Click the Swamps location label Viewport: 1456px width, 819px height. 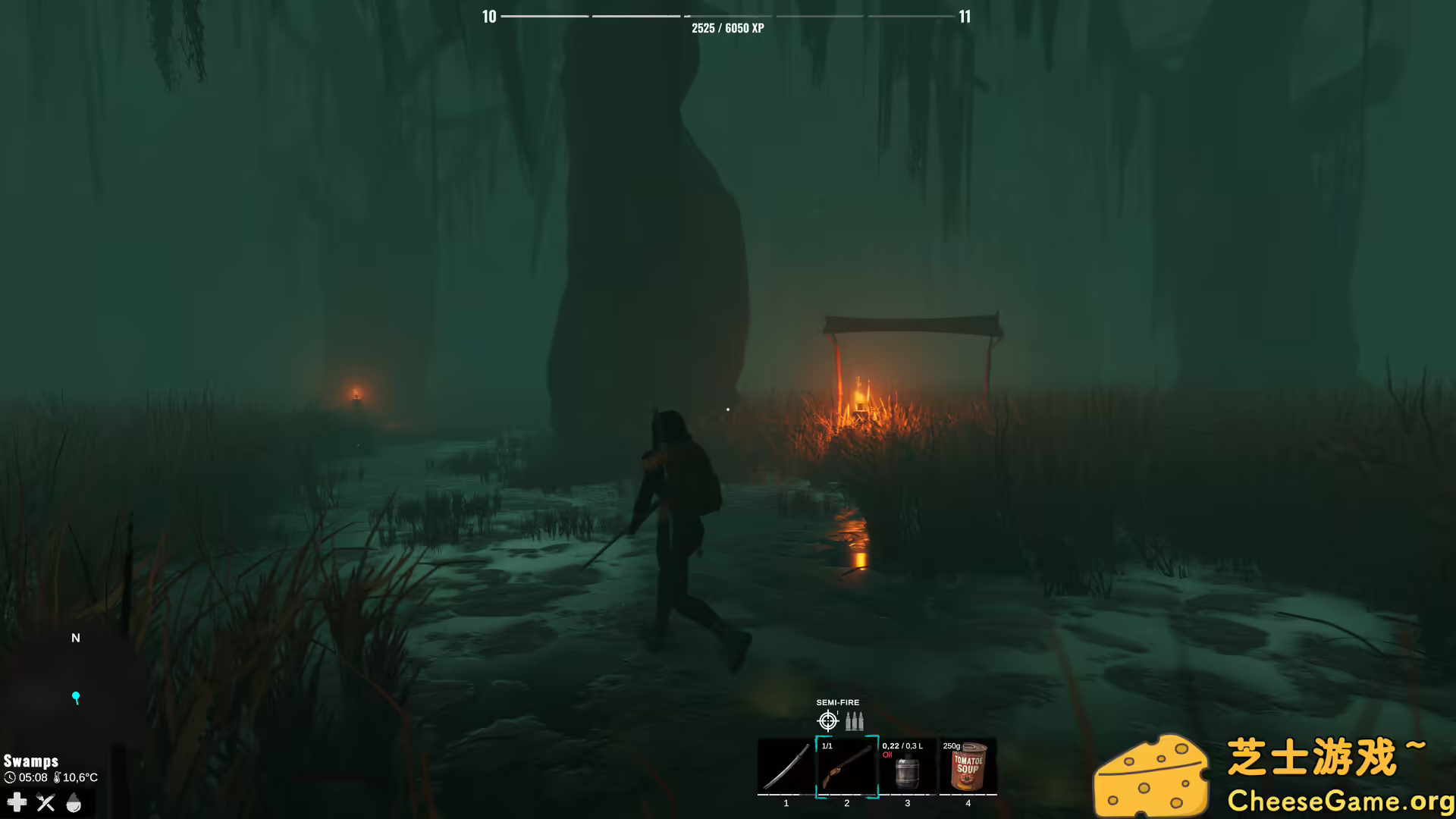coord(31,761)
